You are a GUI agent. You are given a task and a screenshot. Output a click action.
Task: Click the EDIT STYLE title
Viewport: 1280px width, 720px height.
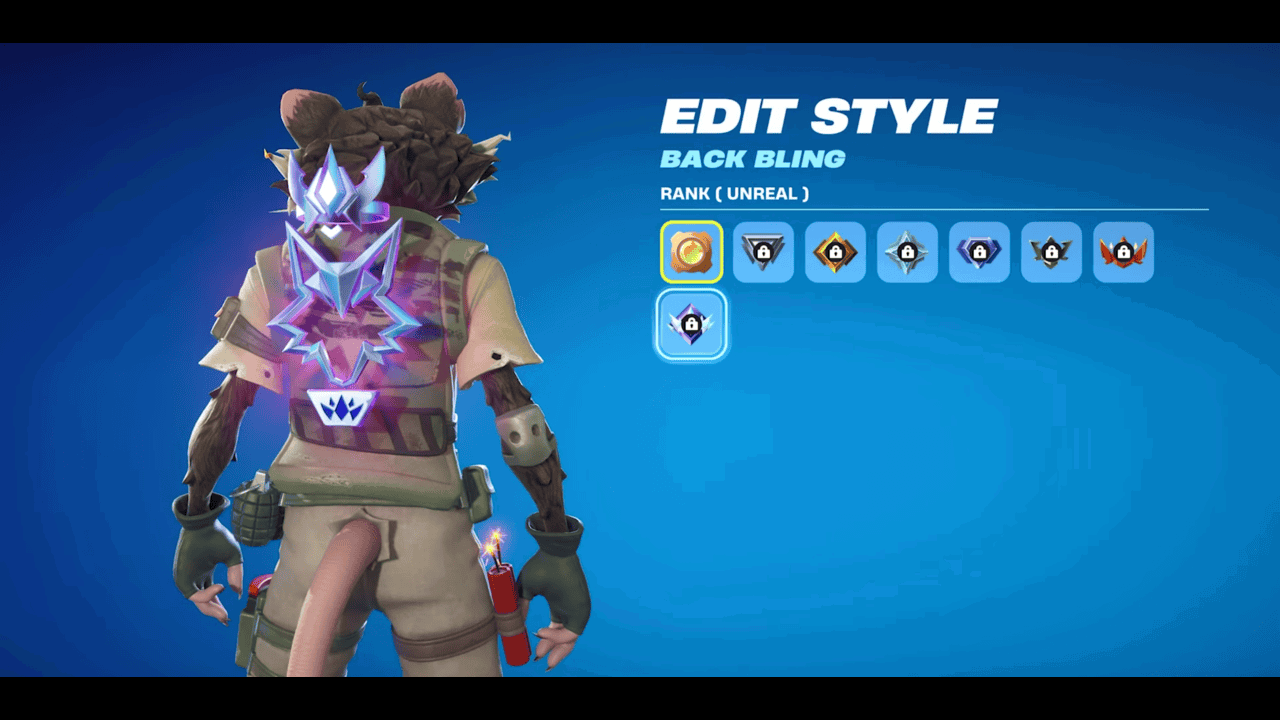[828, 114]
